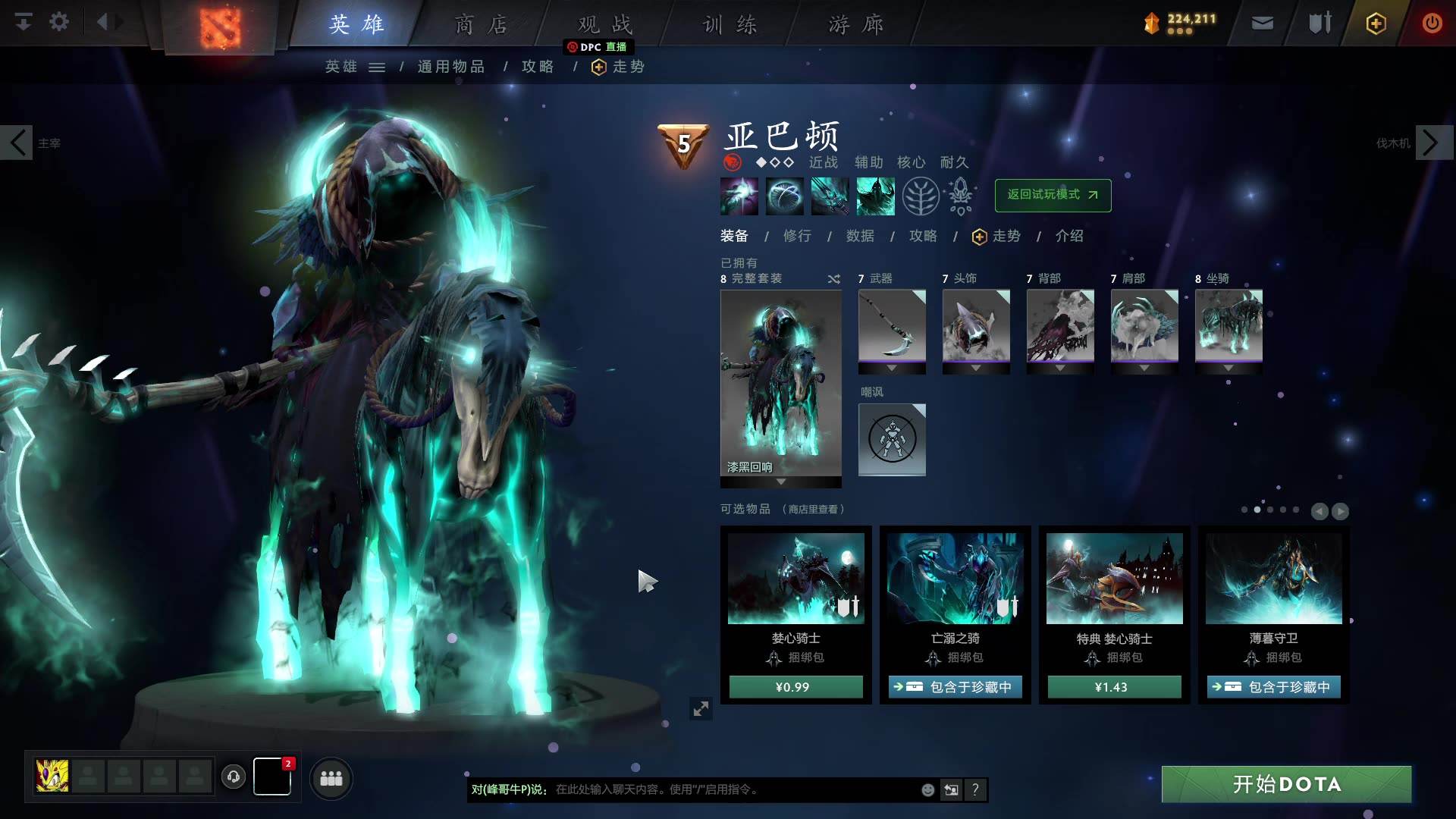Open the Dota Plus hexagon icon

click(1375, 23)
